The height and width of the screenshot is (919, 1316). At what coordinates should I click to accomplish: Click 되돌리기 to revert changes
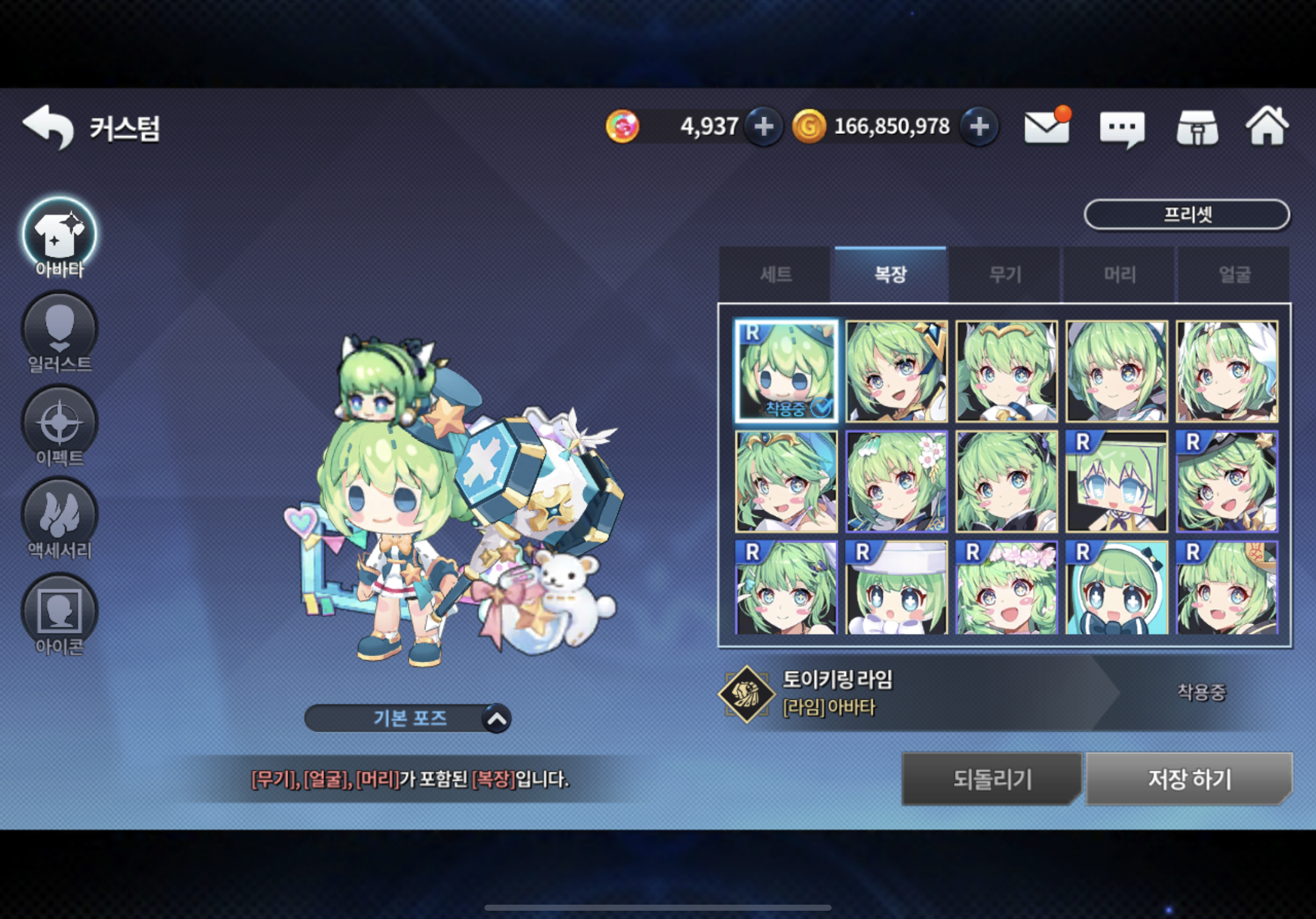pyautogui.click(x=991, y=779)
